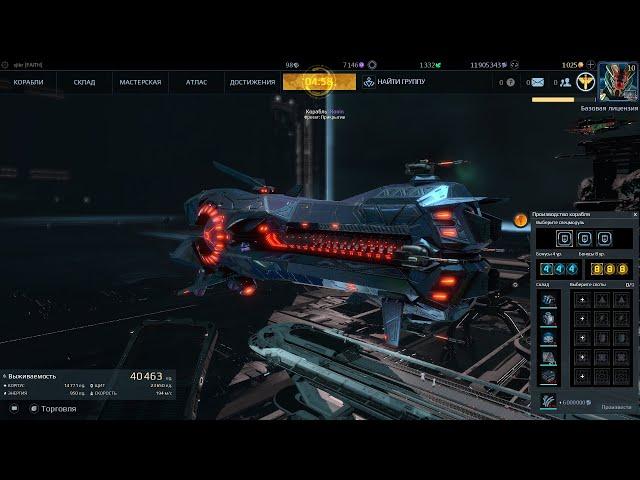
Task: Select the bottom warehouse item in production panel
Action: click(x=548, y=376)
